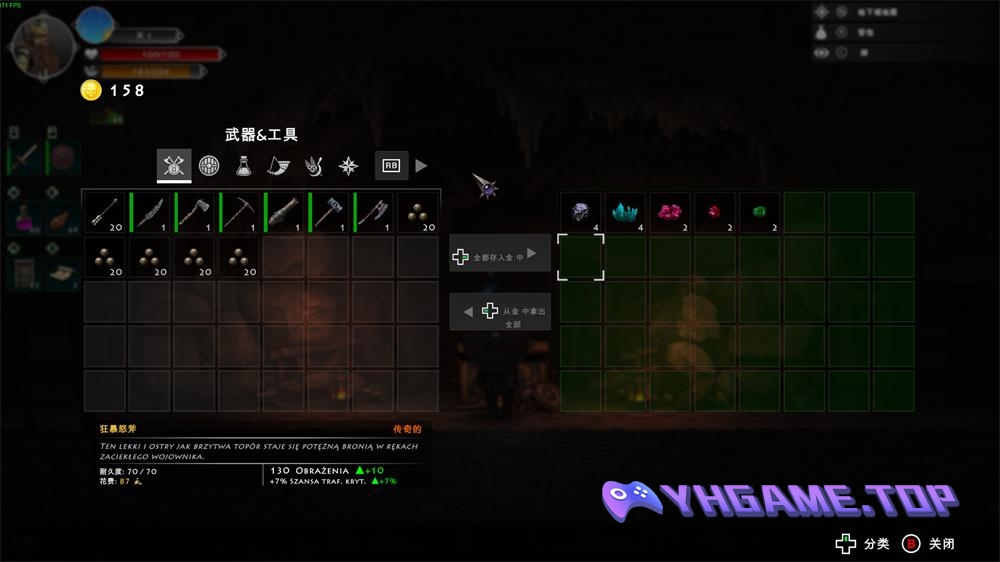1000x562 pixels.
Task: Select the green emerald in chest
Action: tap(760, 212)
